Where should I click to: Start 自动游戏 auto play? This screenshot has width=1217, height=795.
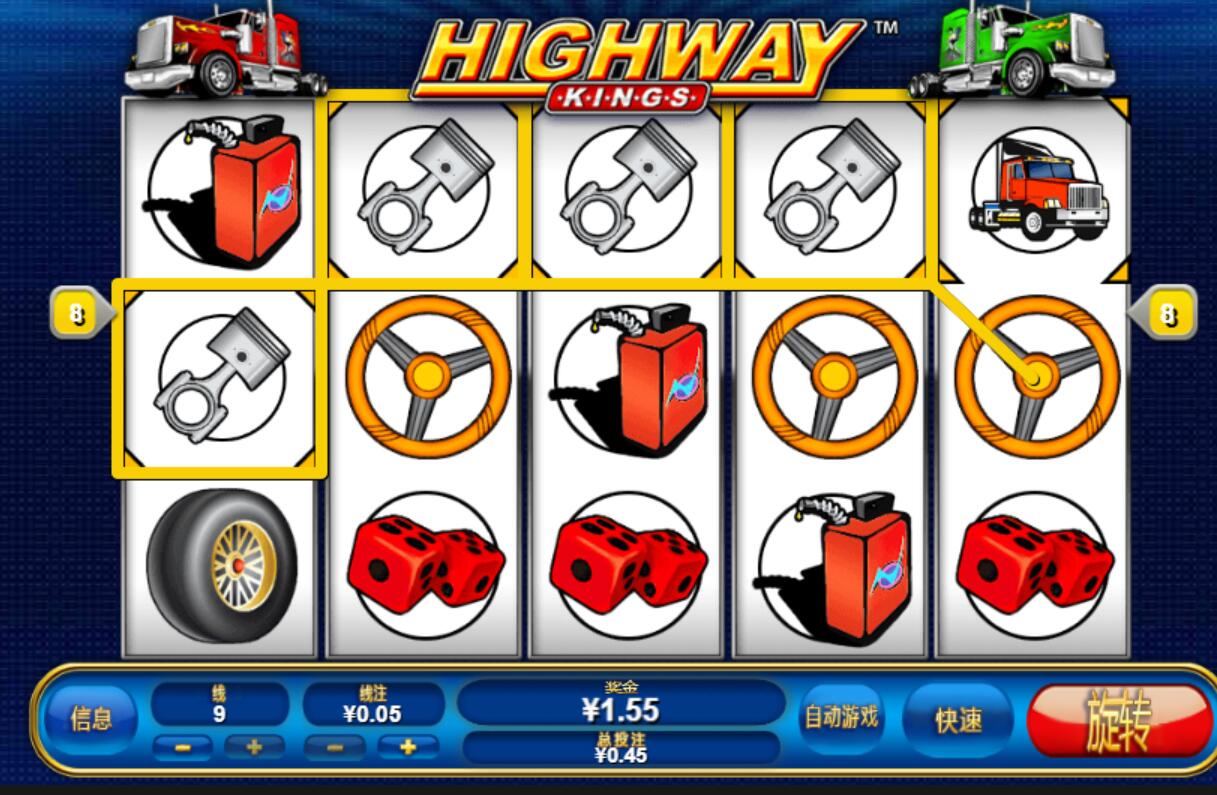(841, 717)
